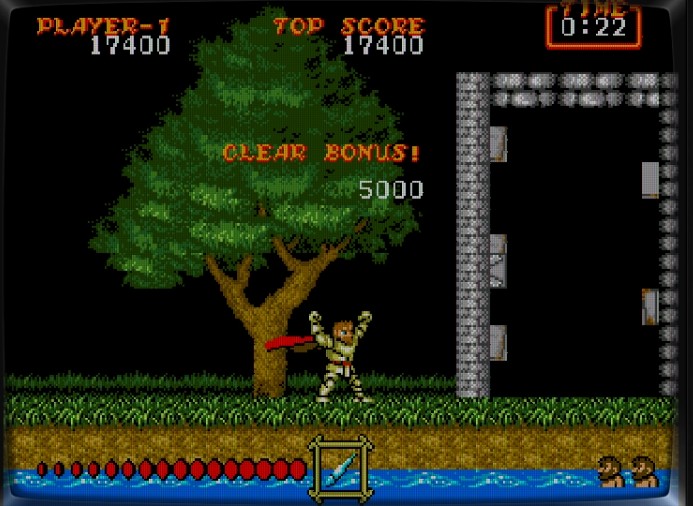Screen dimensions: 693x506
Task: Click the framed current weapon icon
Action: coord(340,467)
